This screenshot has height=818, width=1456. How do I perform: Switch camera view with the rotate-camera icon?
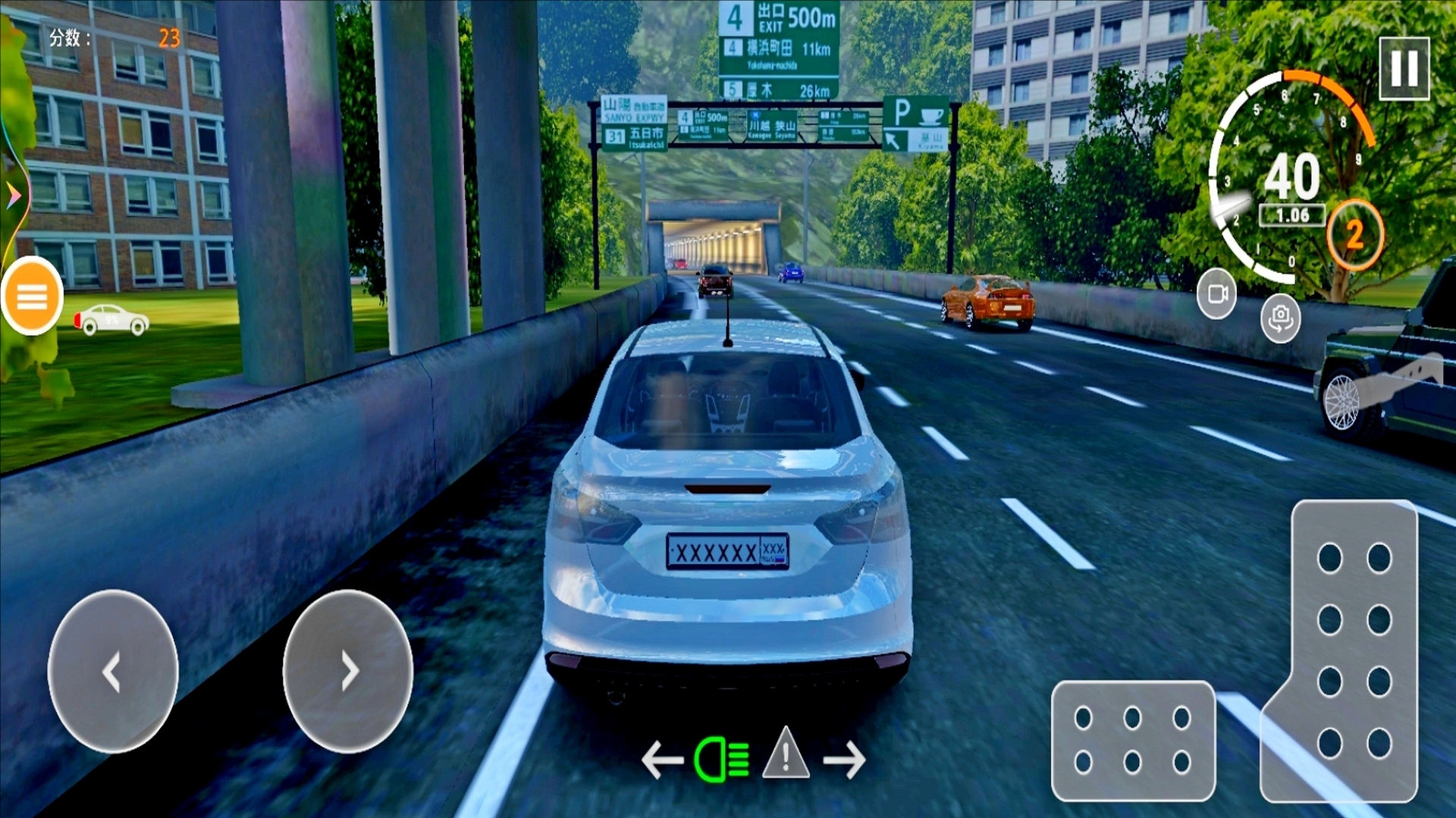point(1280,318)
